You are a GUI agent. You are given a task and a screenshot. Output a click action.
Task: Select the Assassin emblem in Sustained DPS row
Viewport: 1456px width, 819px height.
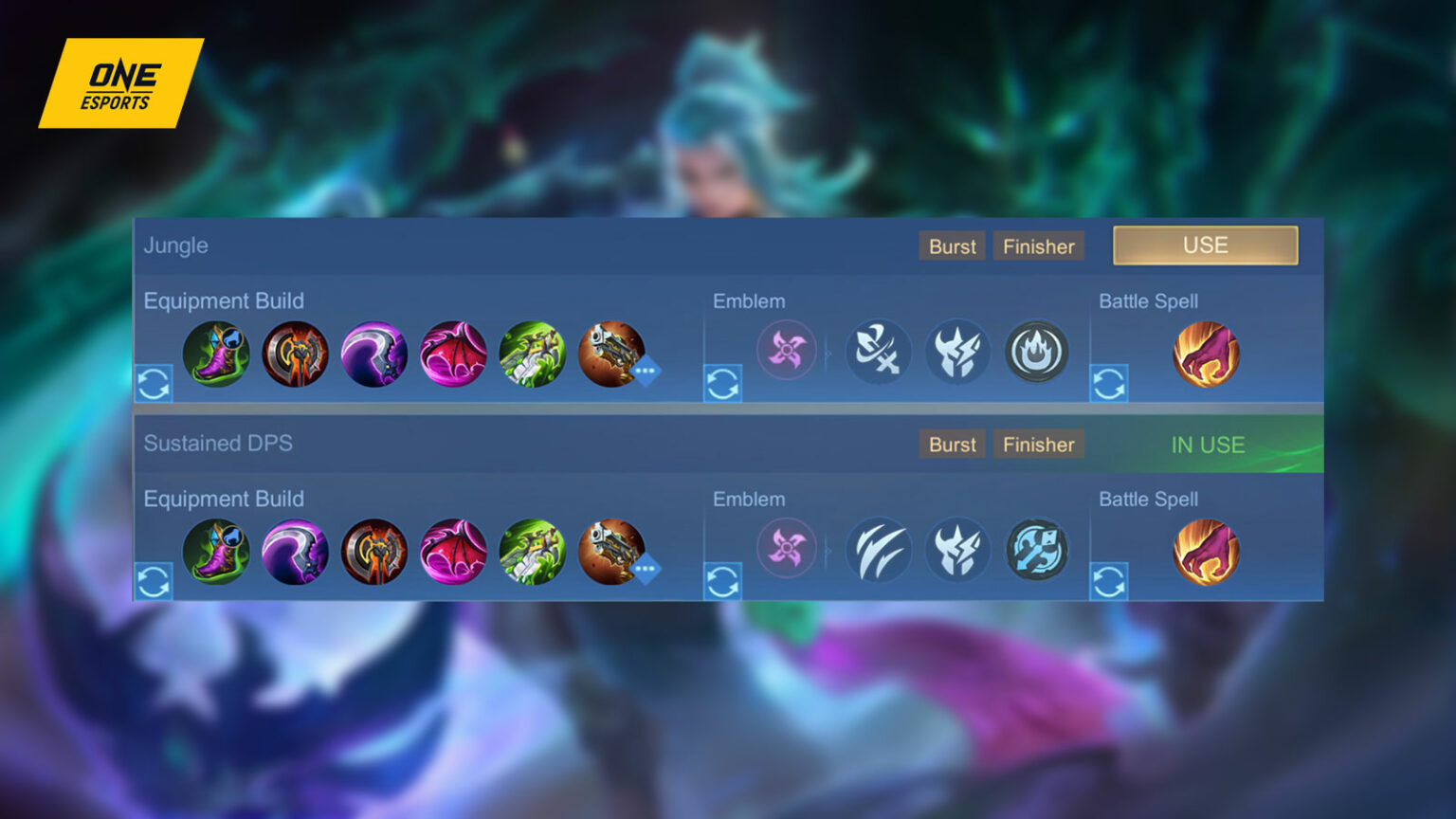[787, 549]
